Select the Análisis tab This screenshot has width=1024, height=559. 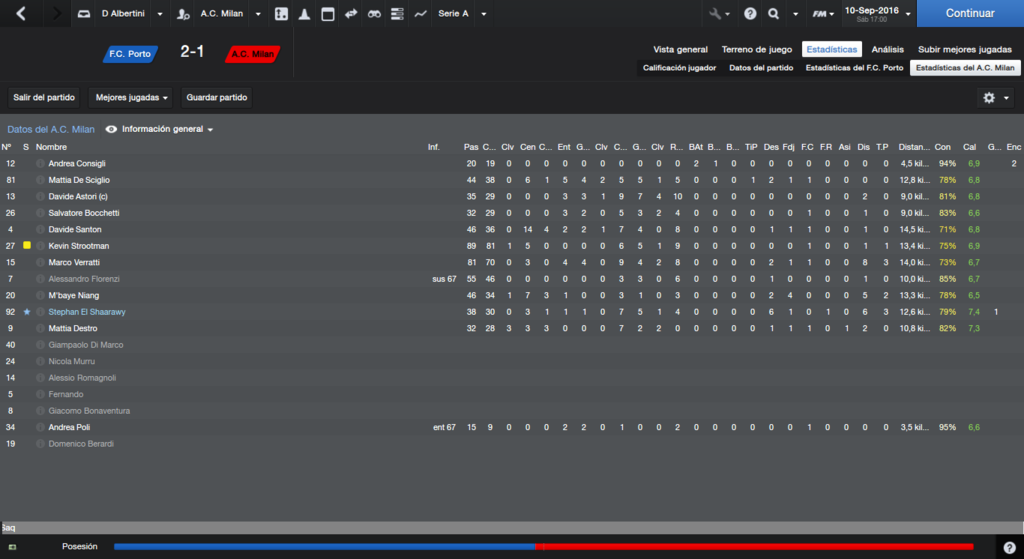point(887,49)
